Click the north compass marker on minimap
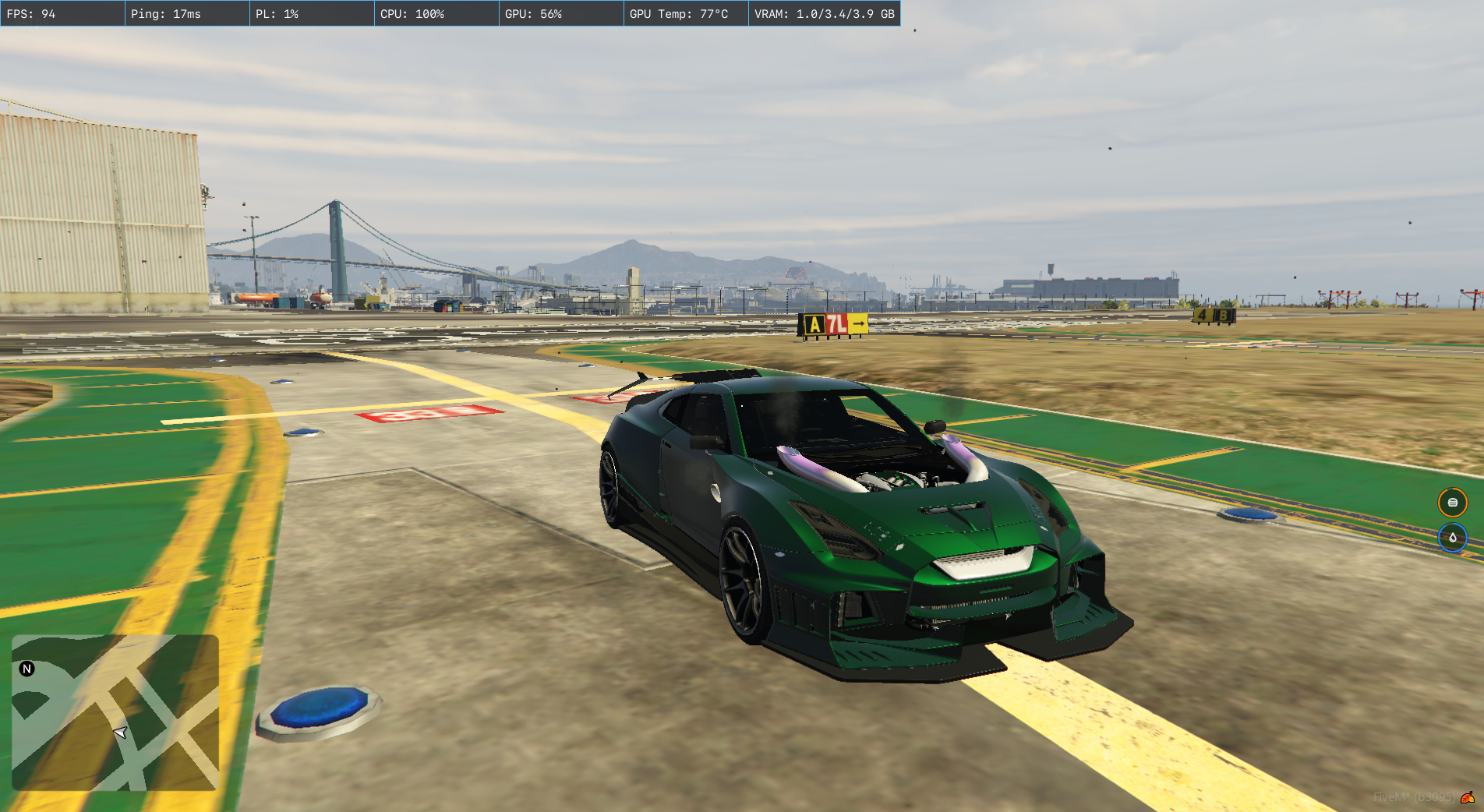This screenshot has height=812, width=1484. click(27, 669)
